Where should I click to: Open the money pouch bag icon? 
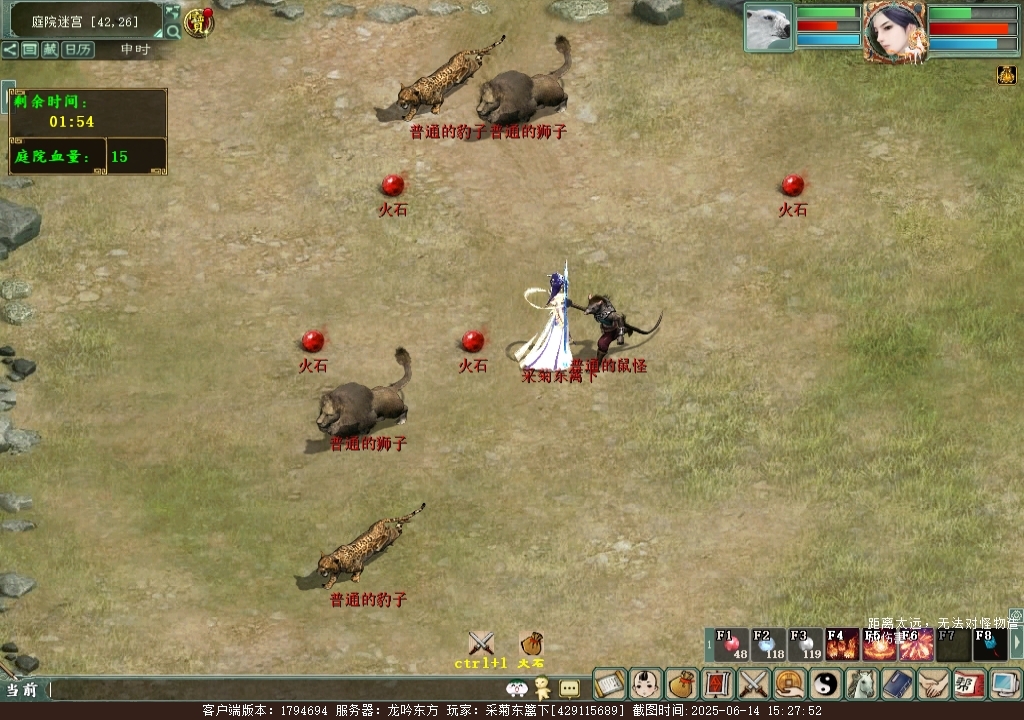pyautogui.click(x=682, y=684)
